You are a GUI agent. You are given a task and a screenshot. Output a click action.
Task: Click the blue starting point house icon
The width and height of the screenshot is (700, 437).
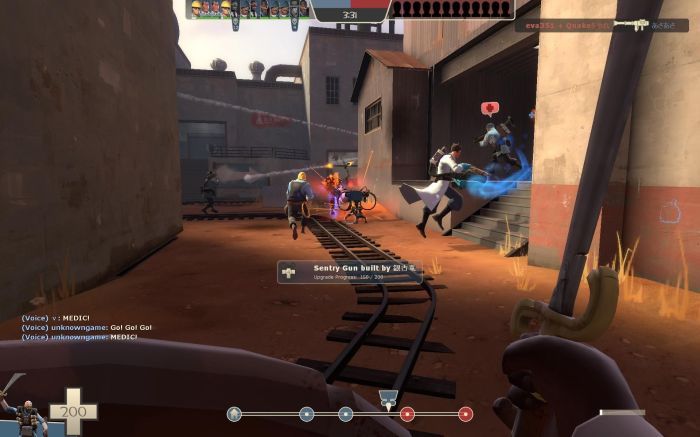click(x=234, y=413)
